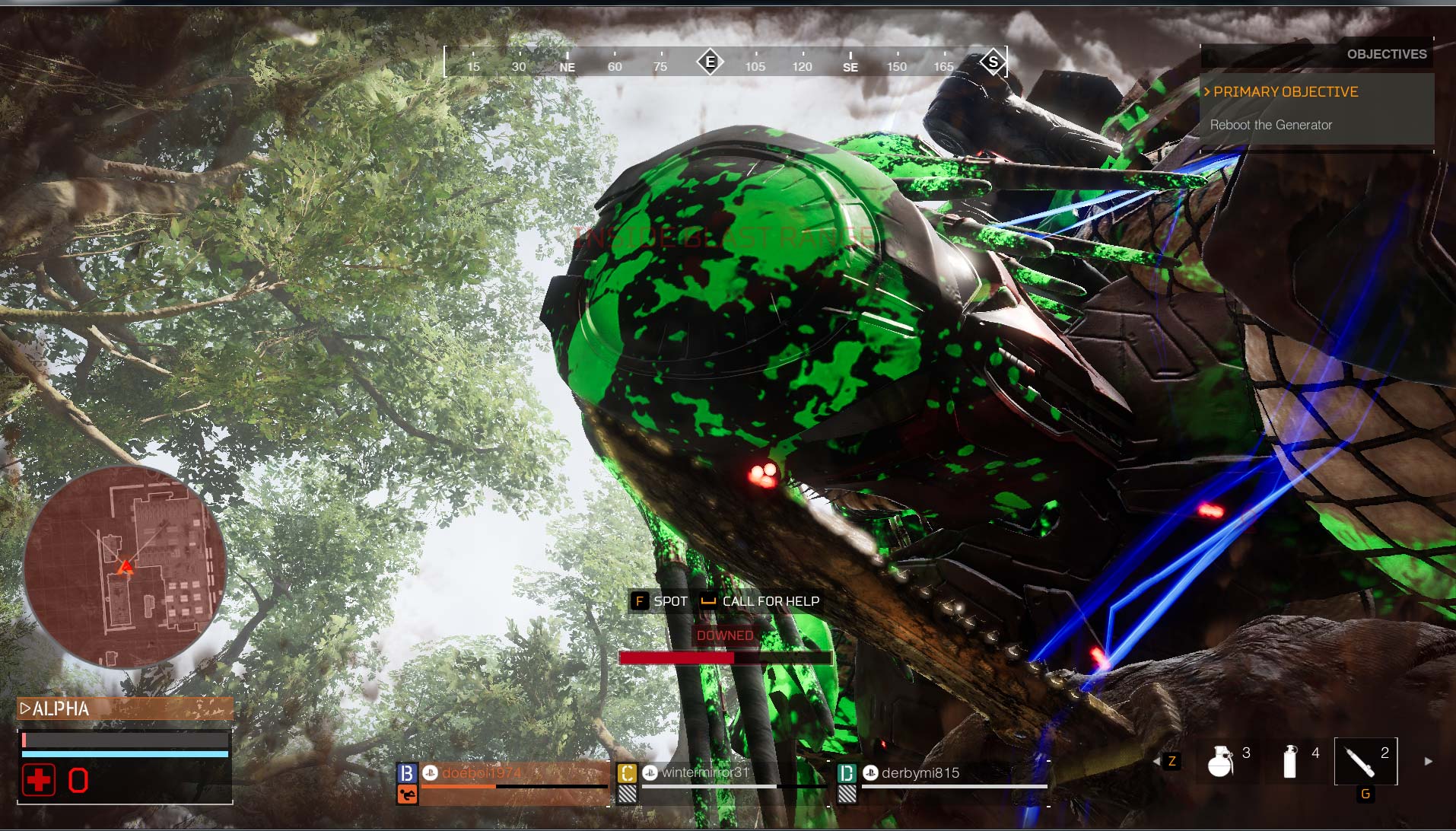Cycle gear with the left arrow
1456x831 pixels.
tap(1157, 761)
